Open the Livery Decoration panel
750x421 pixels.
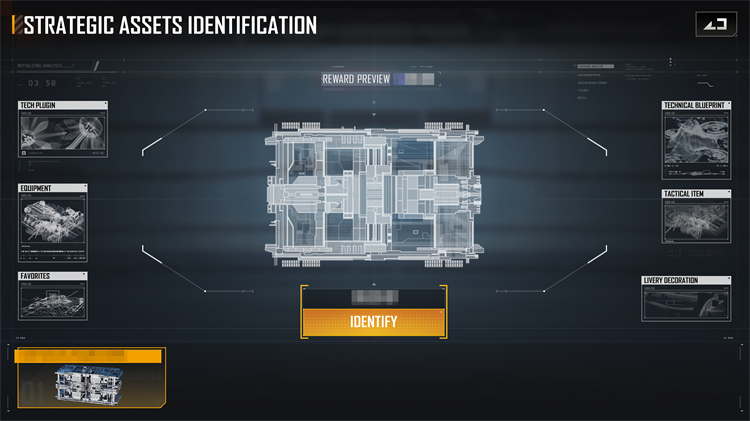(688, 298)
